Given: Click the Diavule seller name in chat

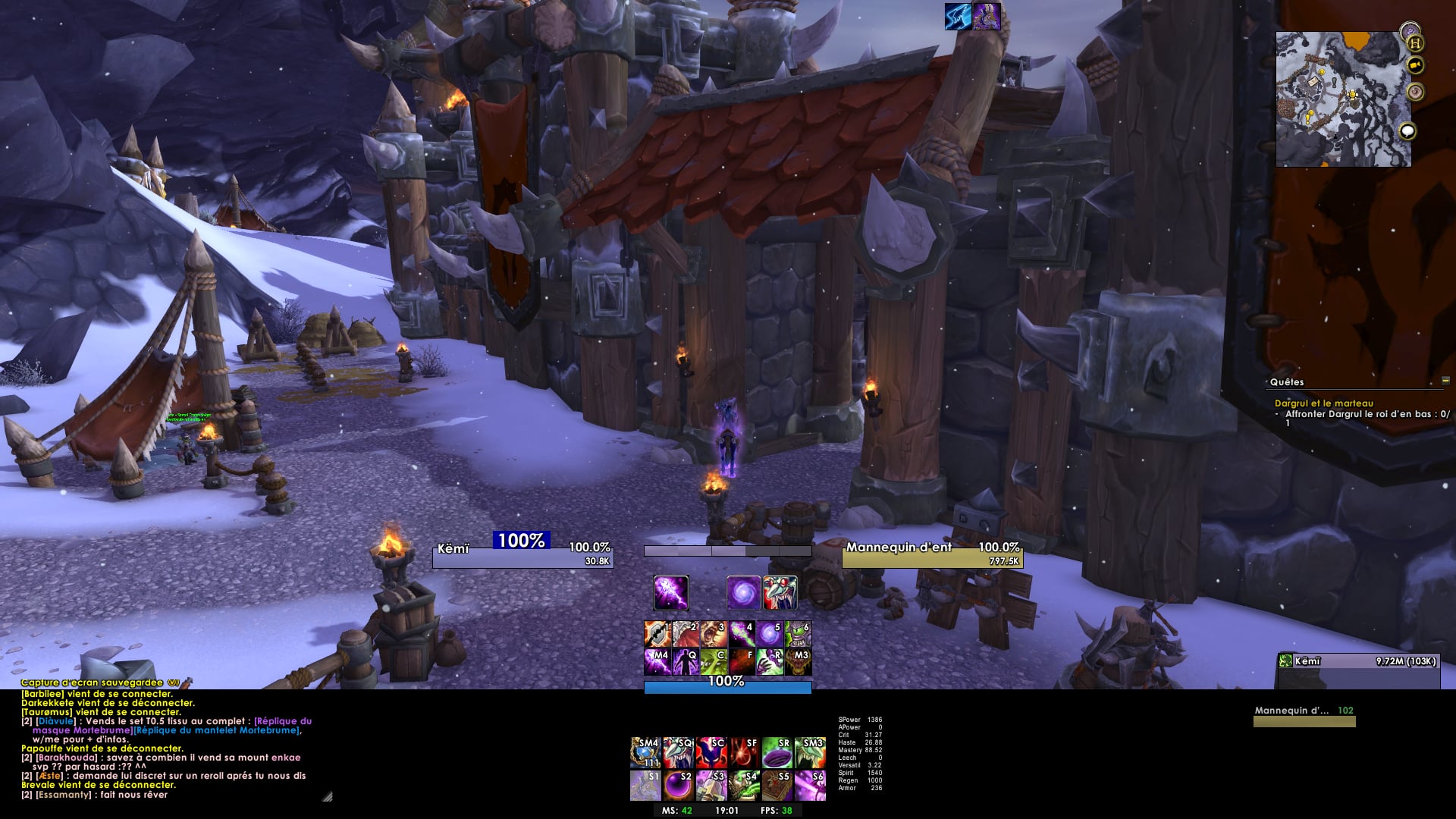Looking at the screenshot, I should click(56, 721).
